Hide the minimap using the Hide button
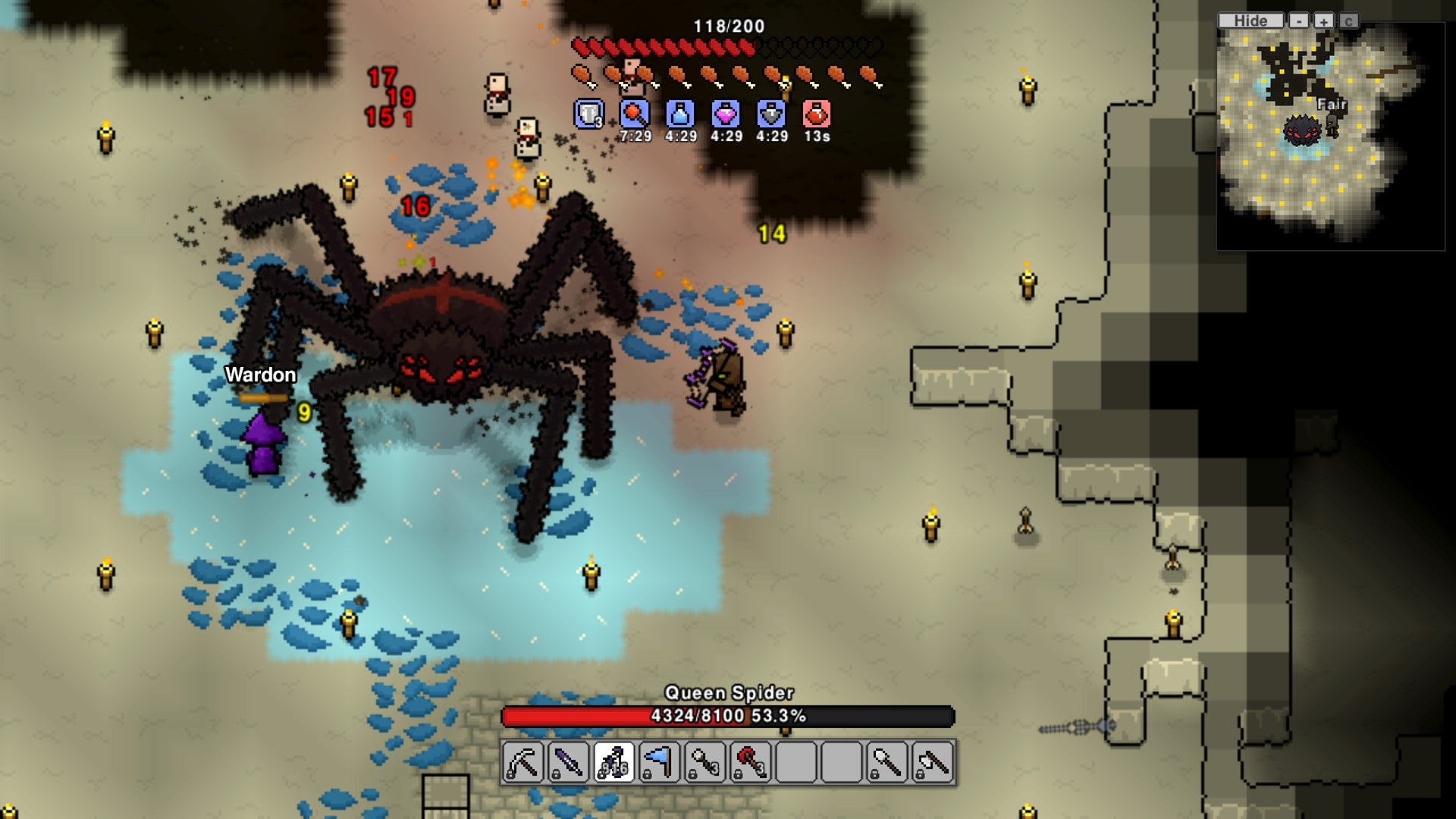 1247,20
